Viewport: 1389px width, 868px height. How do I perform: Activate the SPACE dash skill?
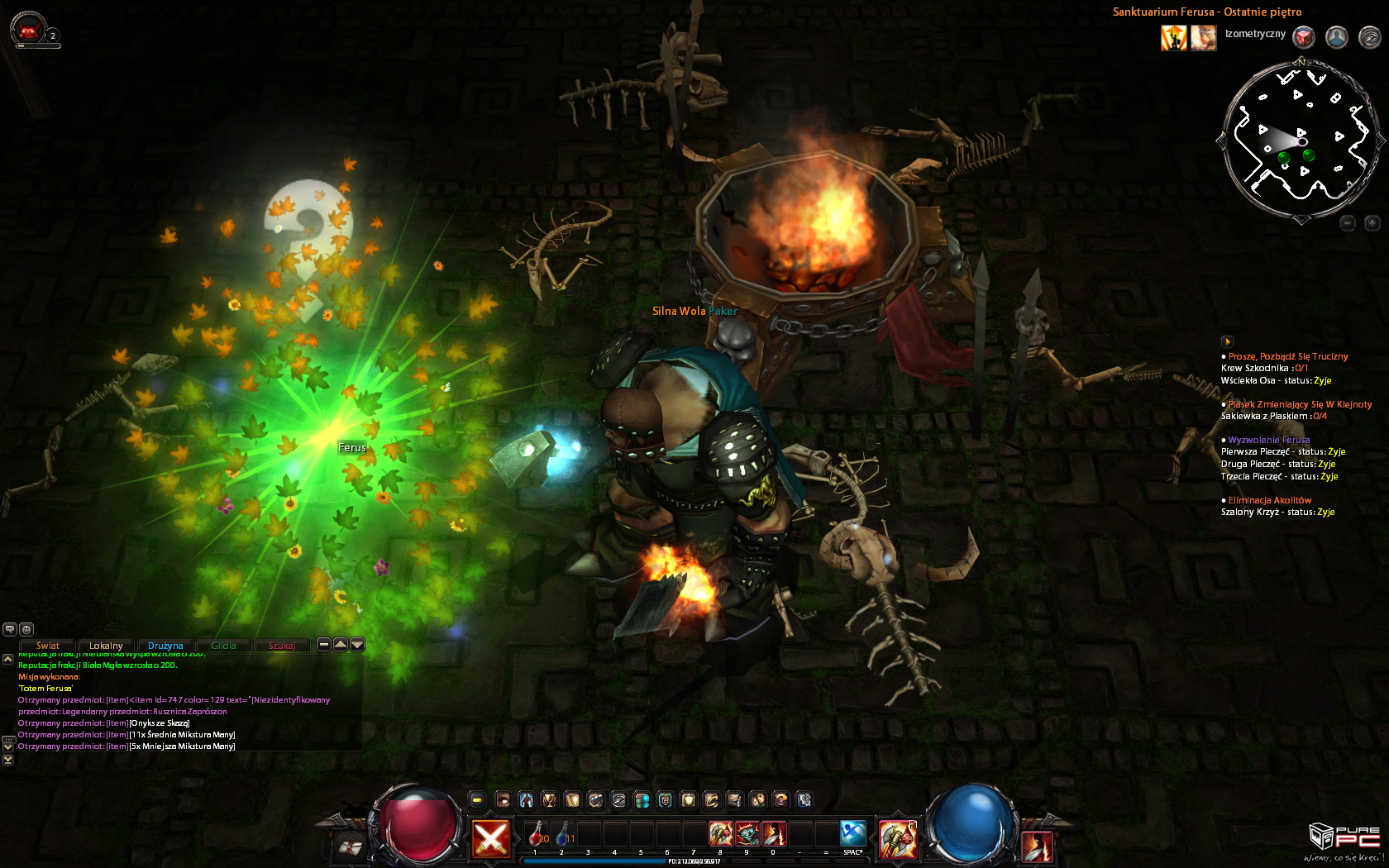(852, 833)
